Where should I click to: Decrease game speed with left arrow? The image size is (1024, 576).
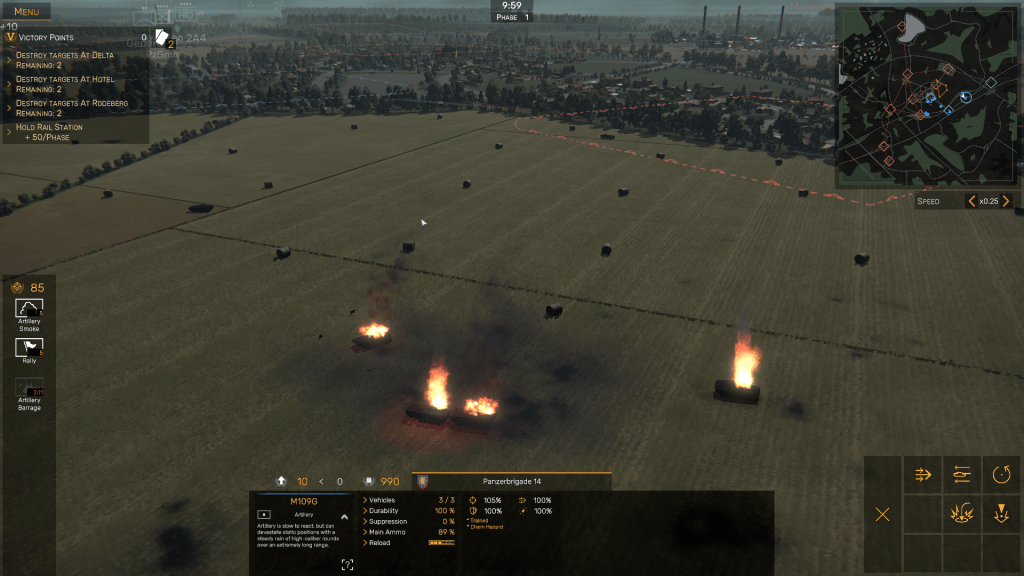tap(971, 201)
